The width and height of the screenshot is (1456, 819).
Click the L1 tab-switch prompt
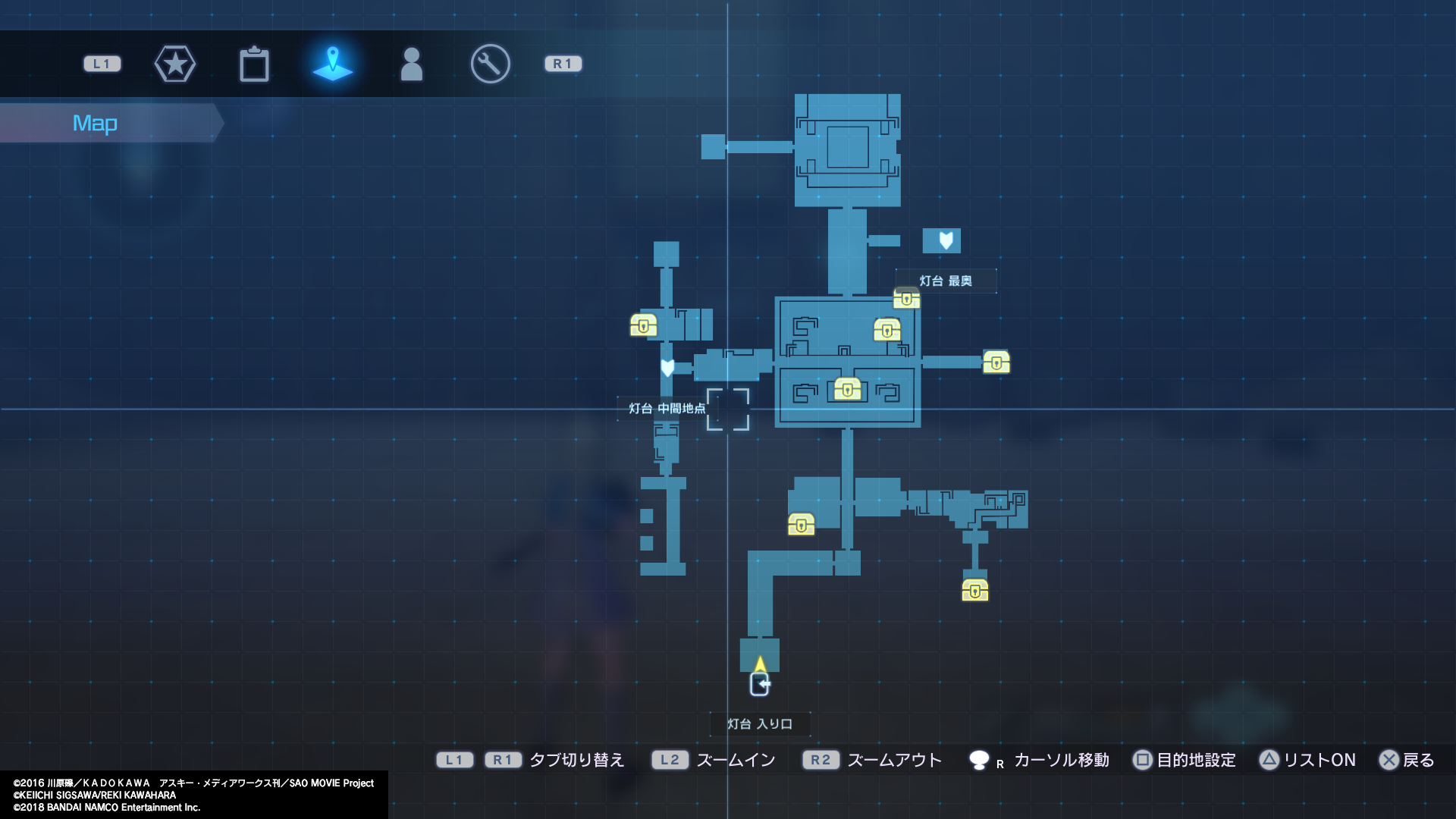[x=455, y=760]
